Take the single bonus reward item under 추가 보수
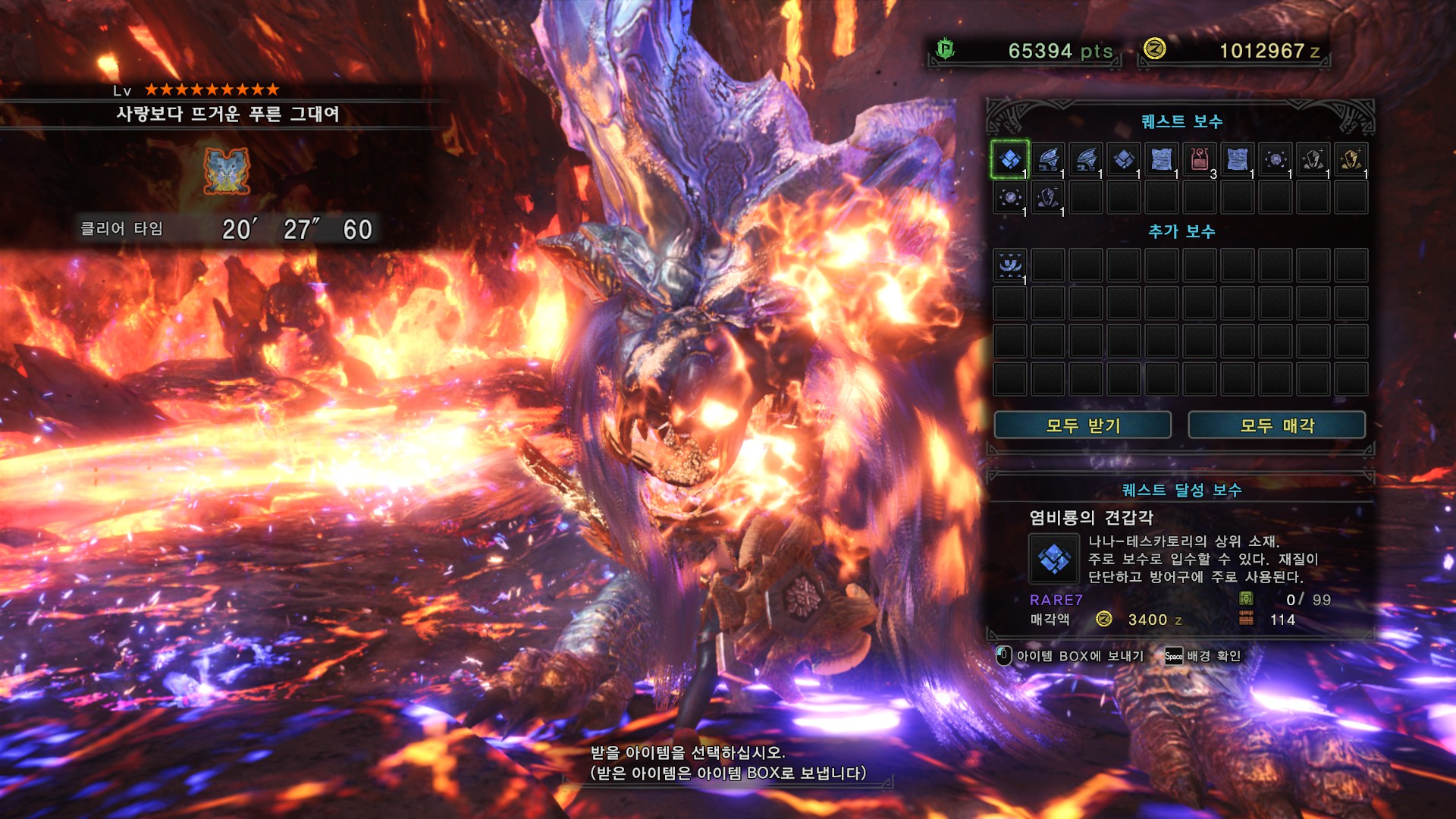1456x819 pixels. click(1009, 265)
